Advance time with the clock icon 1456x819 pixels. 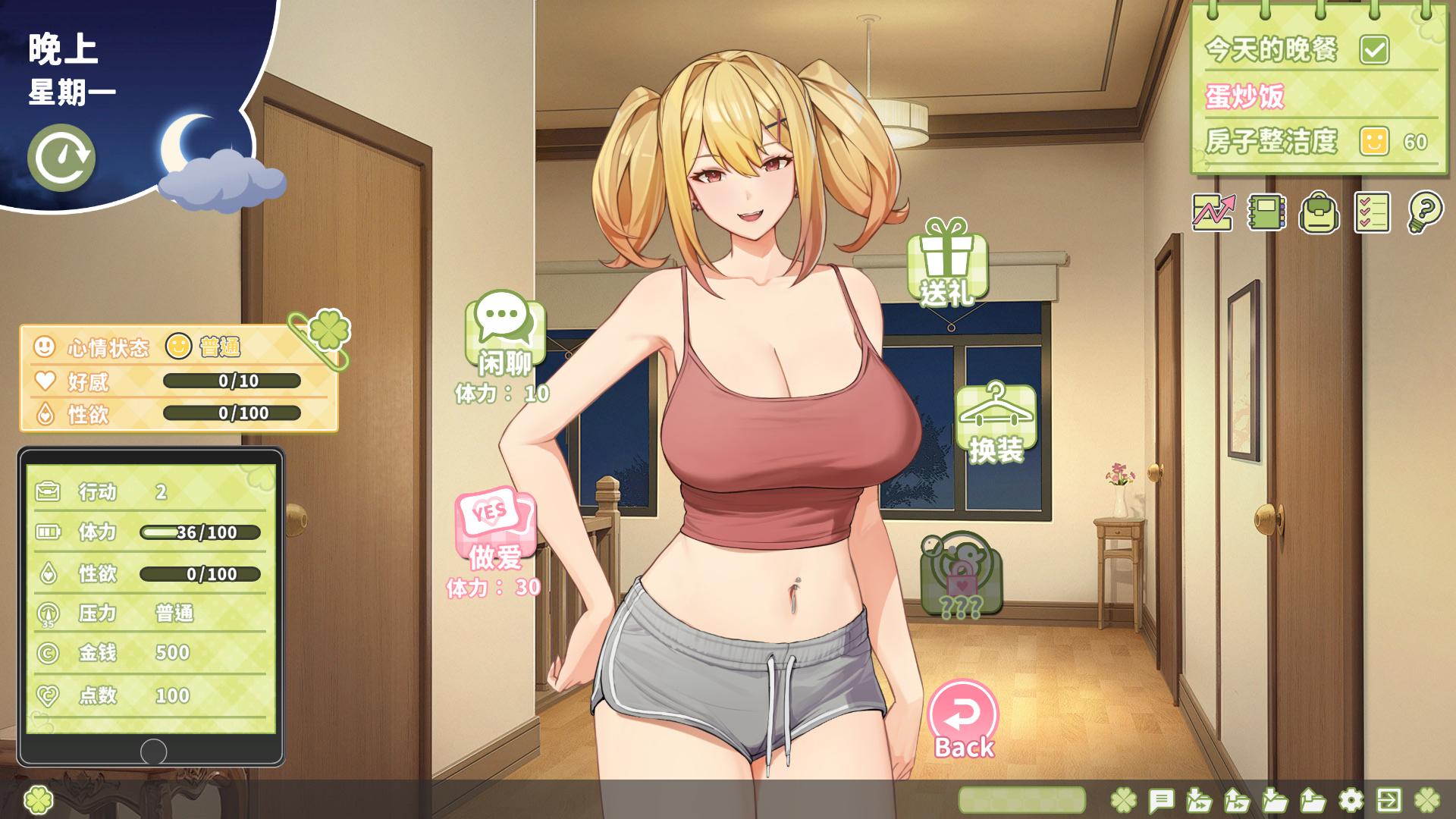point(61,158)
